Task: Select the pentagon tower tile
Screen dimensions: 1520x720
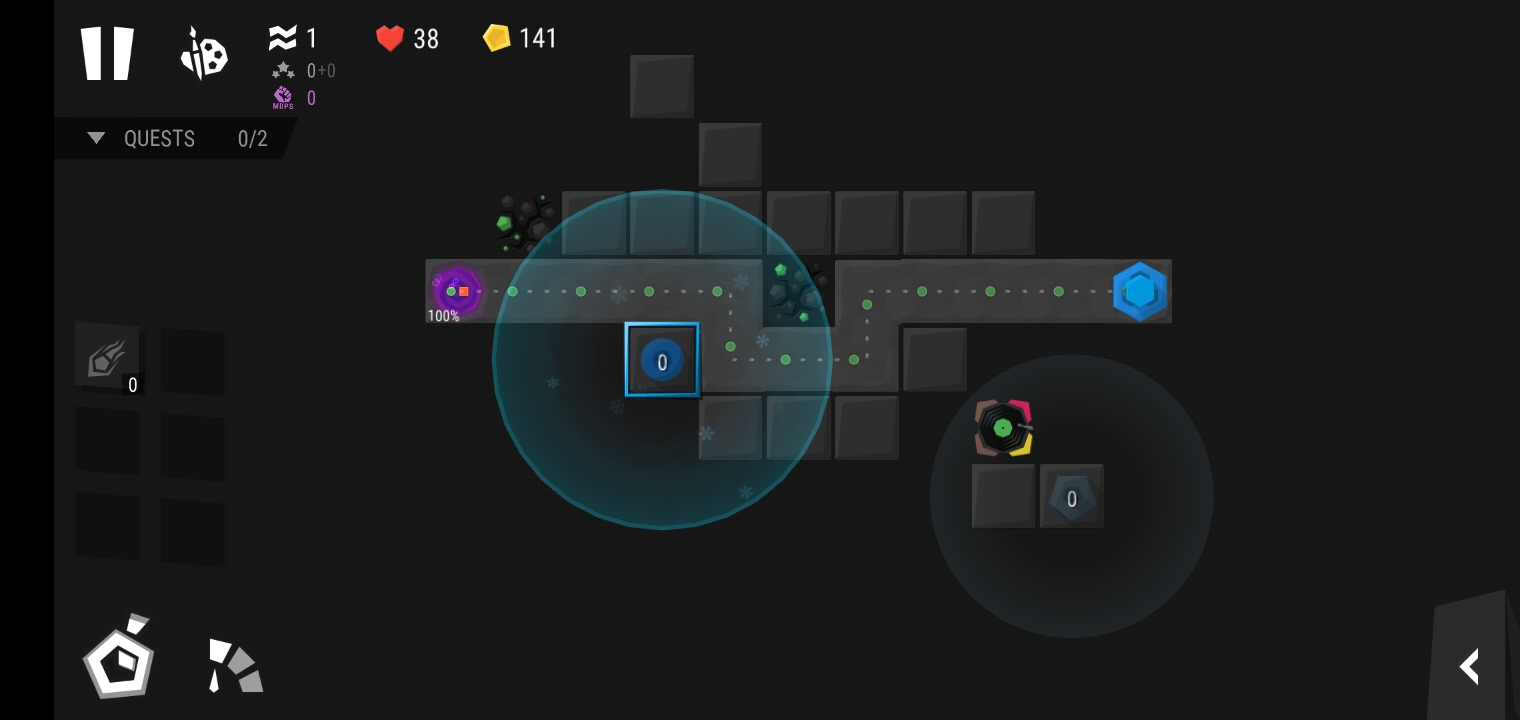Action: coord(1071,497)
